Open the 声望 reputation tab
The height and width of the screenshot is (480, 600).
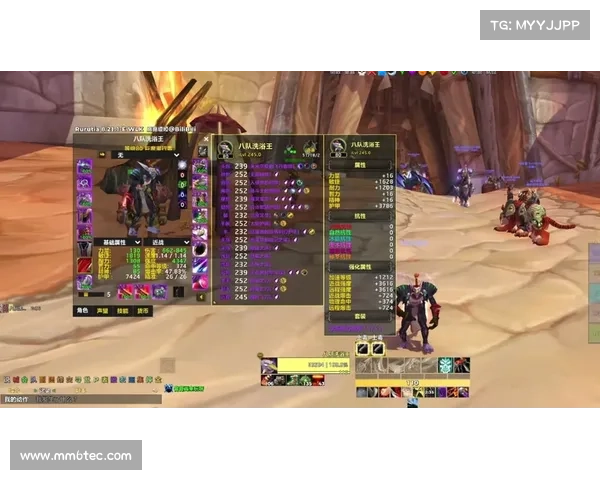pyautogui.click(x=103, y=311)
